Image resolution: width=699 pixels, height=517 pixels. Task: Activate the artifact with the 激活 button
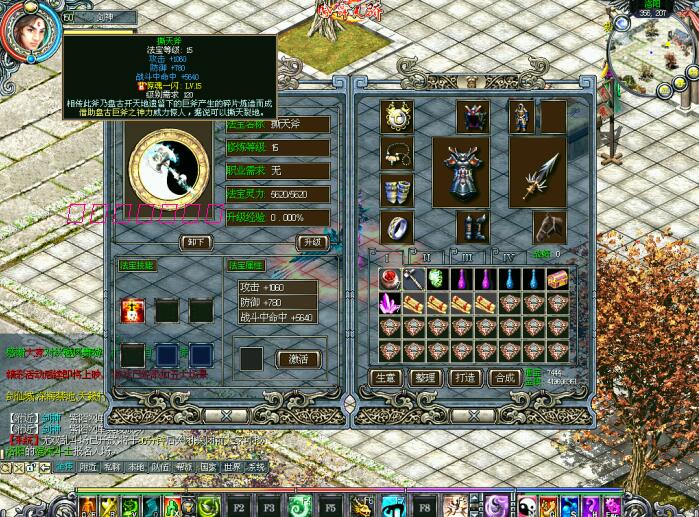[298, 359]
